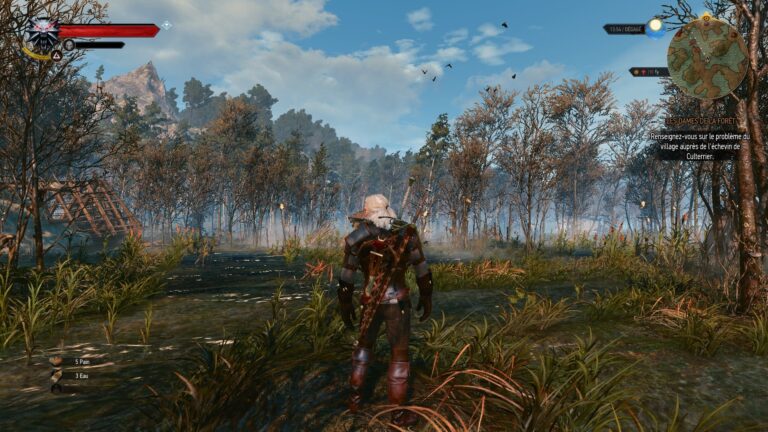Click the active buffs bar beside the minimap
The width and height of the screenshot is (768, 432).
coord(648,72)
